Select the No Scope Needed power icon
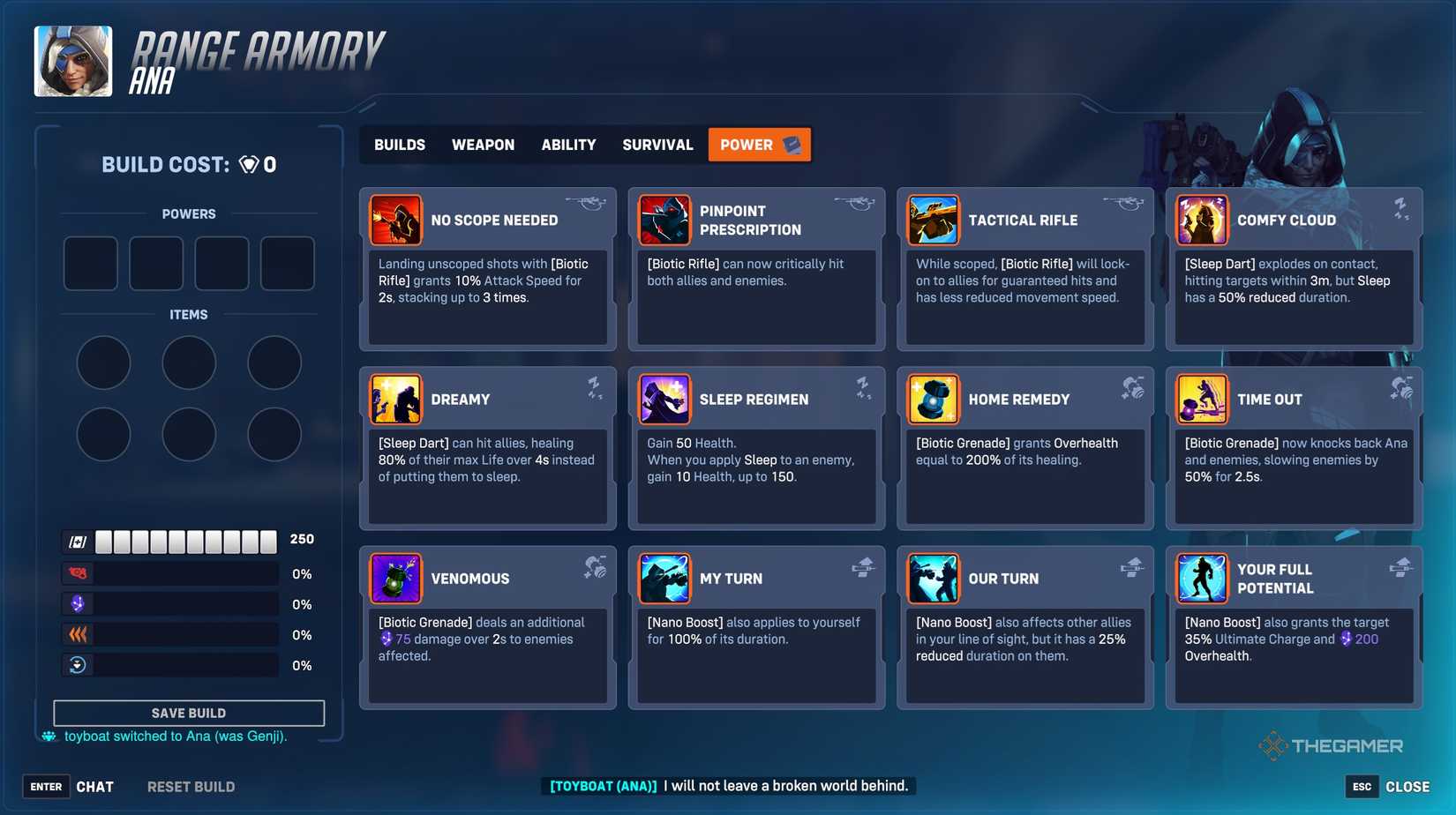This screenshot has width=1456, height=815. click(396, 220)
